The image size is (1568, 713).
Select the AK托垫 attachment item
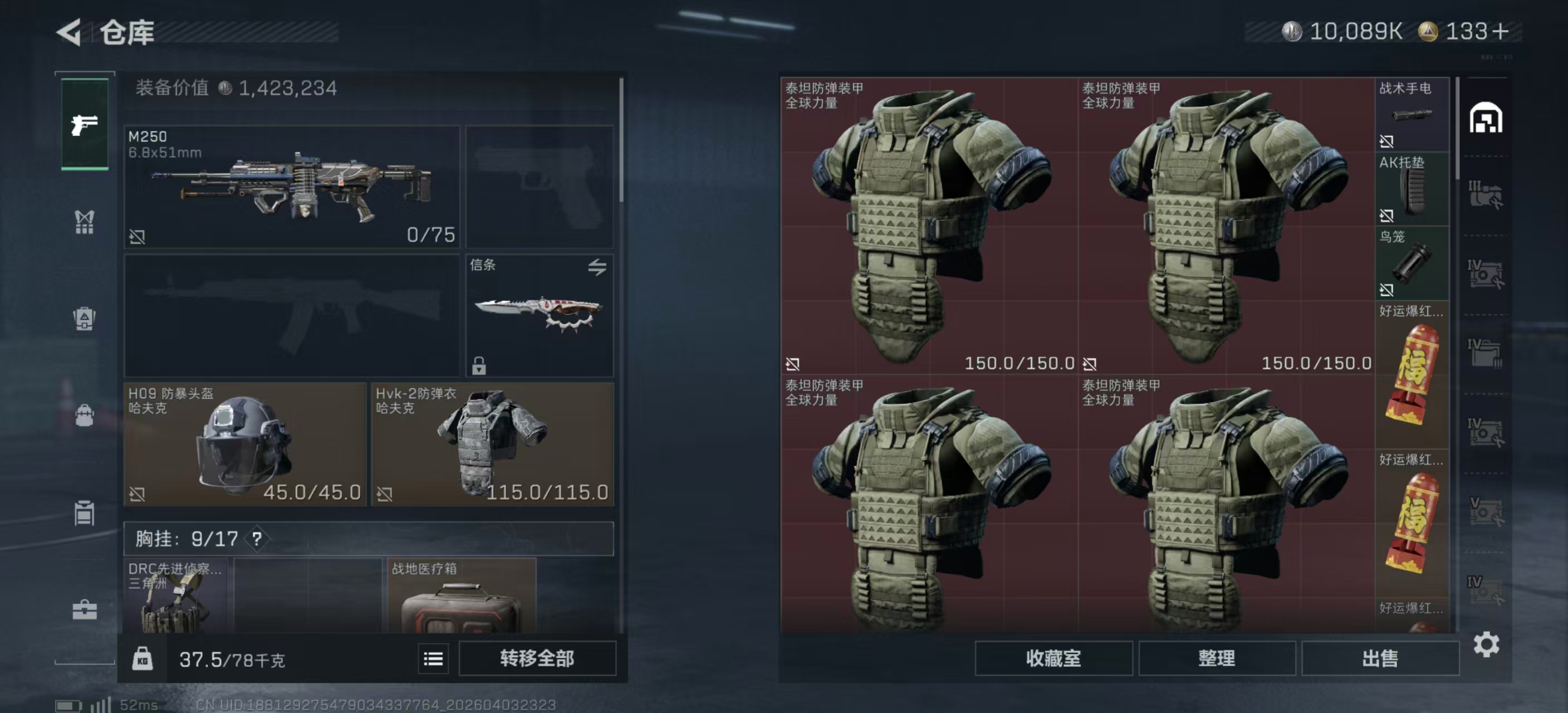click(1412, 189)
